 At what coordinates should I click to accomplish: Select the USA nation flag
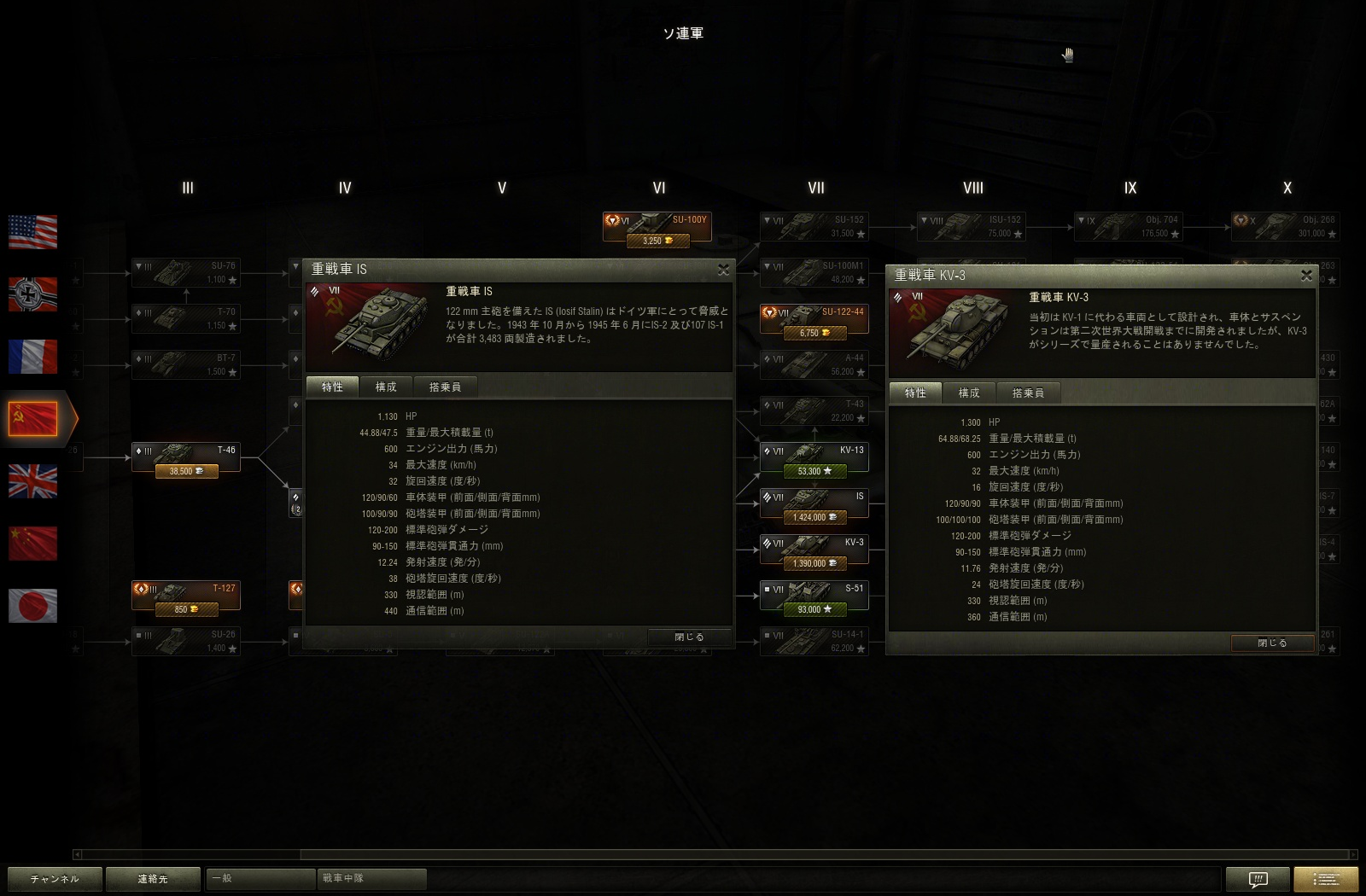(x=33, y=232)
